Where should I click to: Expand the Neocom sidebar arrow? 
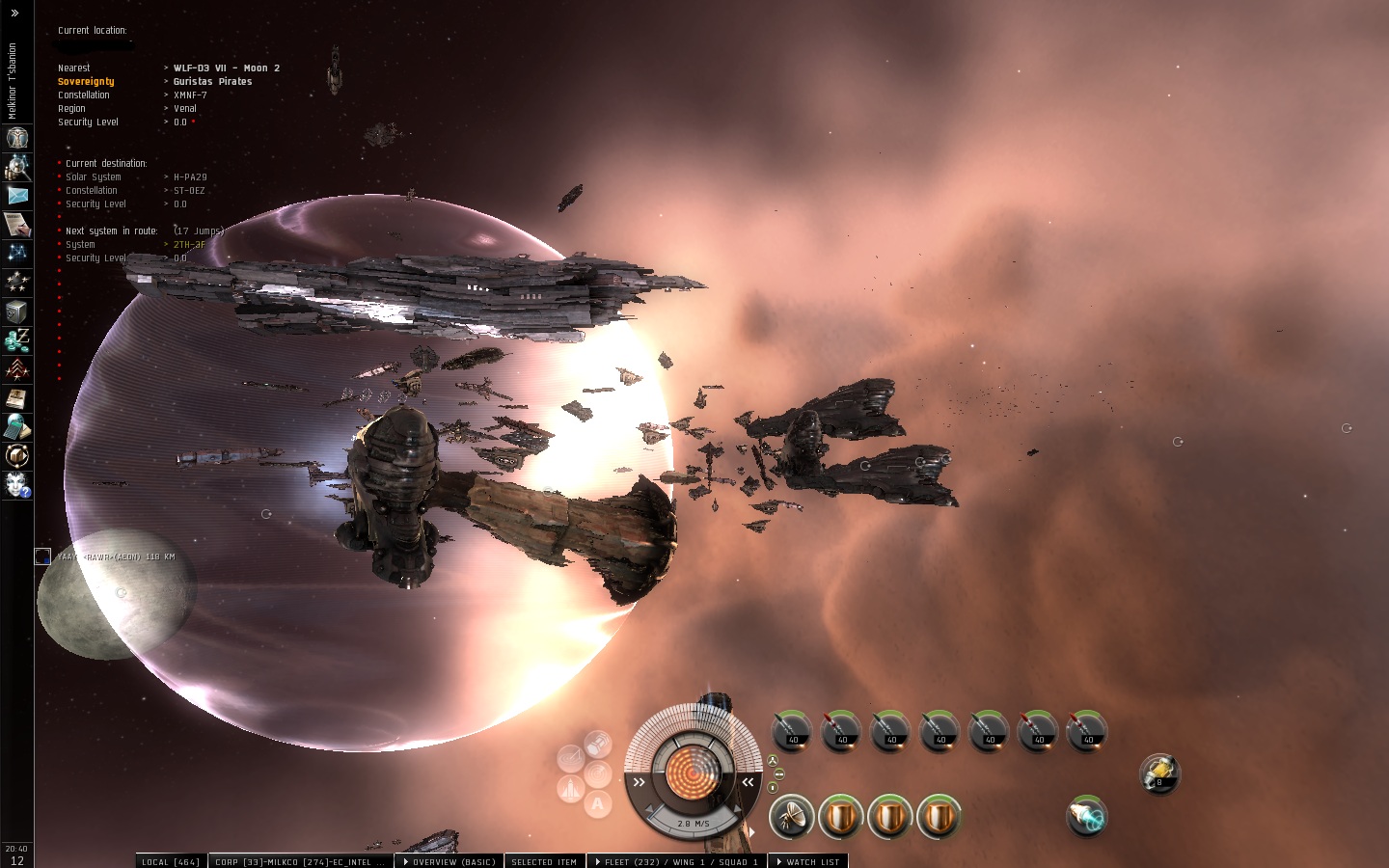(14, 14)
